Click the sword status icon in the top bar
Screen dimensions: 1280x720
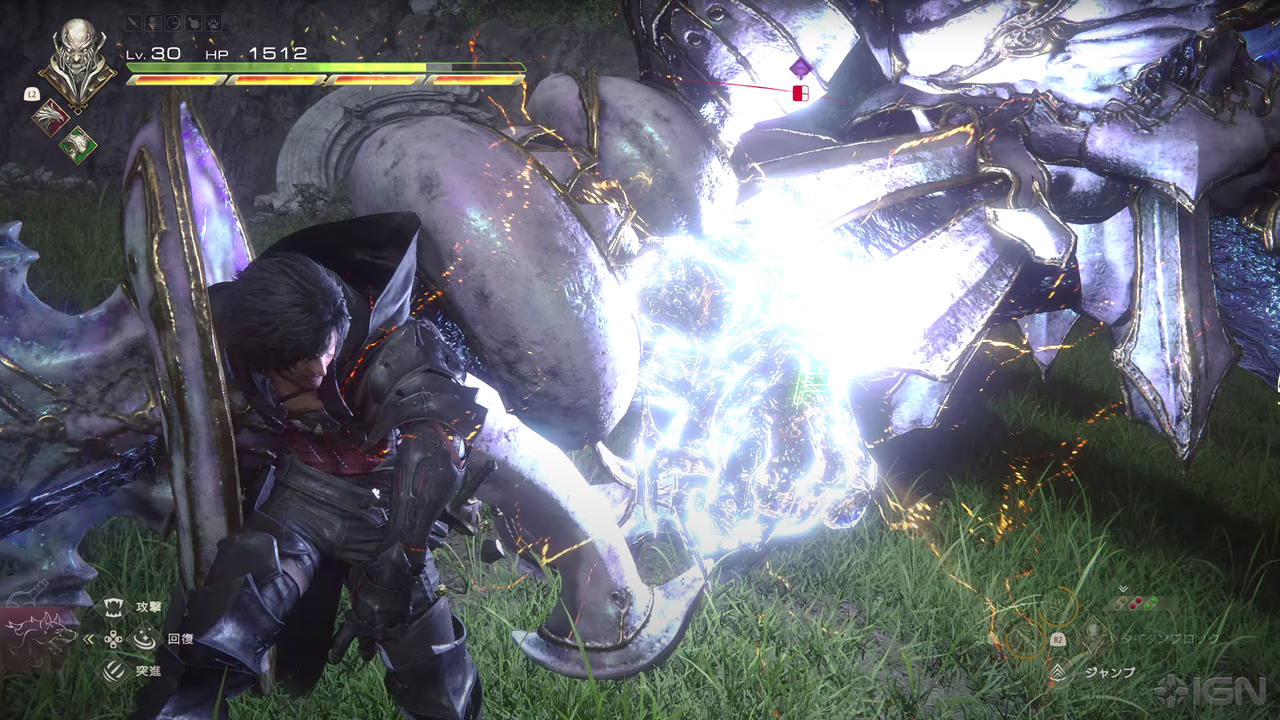point(133,22)
